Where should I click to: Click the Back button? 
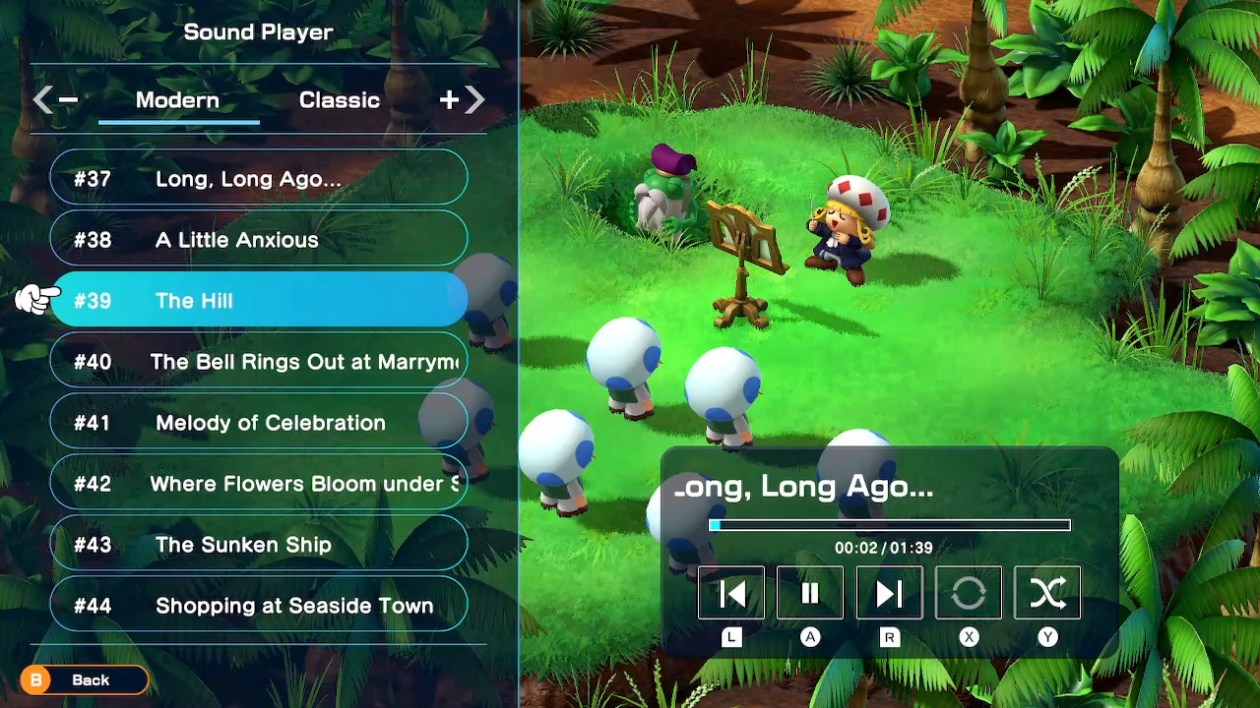point(84,680)
